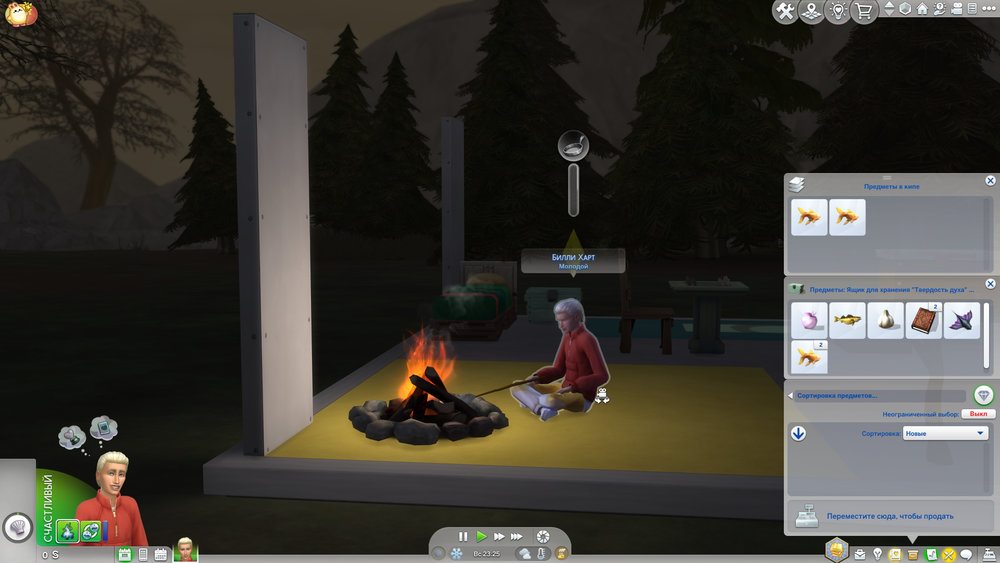The image size is (1000, 563).
Task: Close the "Твердость духа" storage box panel
Action: coord(990,284)
